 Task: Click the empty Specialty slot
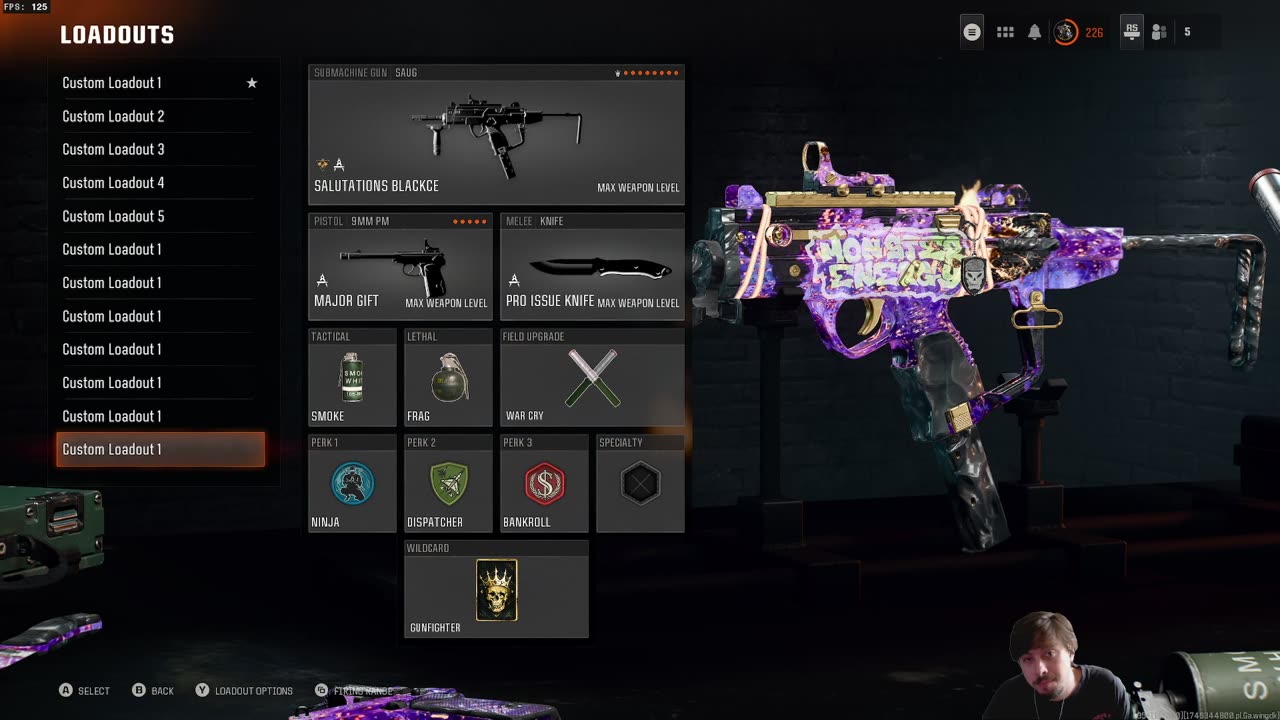640,484
